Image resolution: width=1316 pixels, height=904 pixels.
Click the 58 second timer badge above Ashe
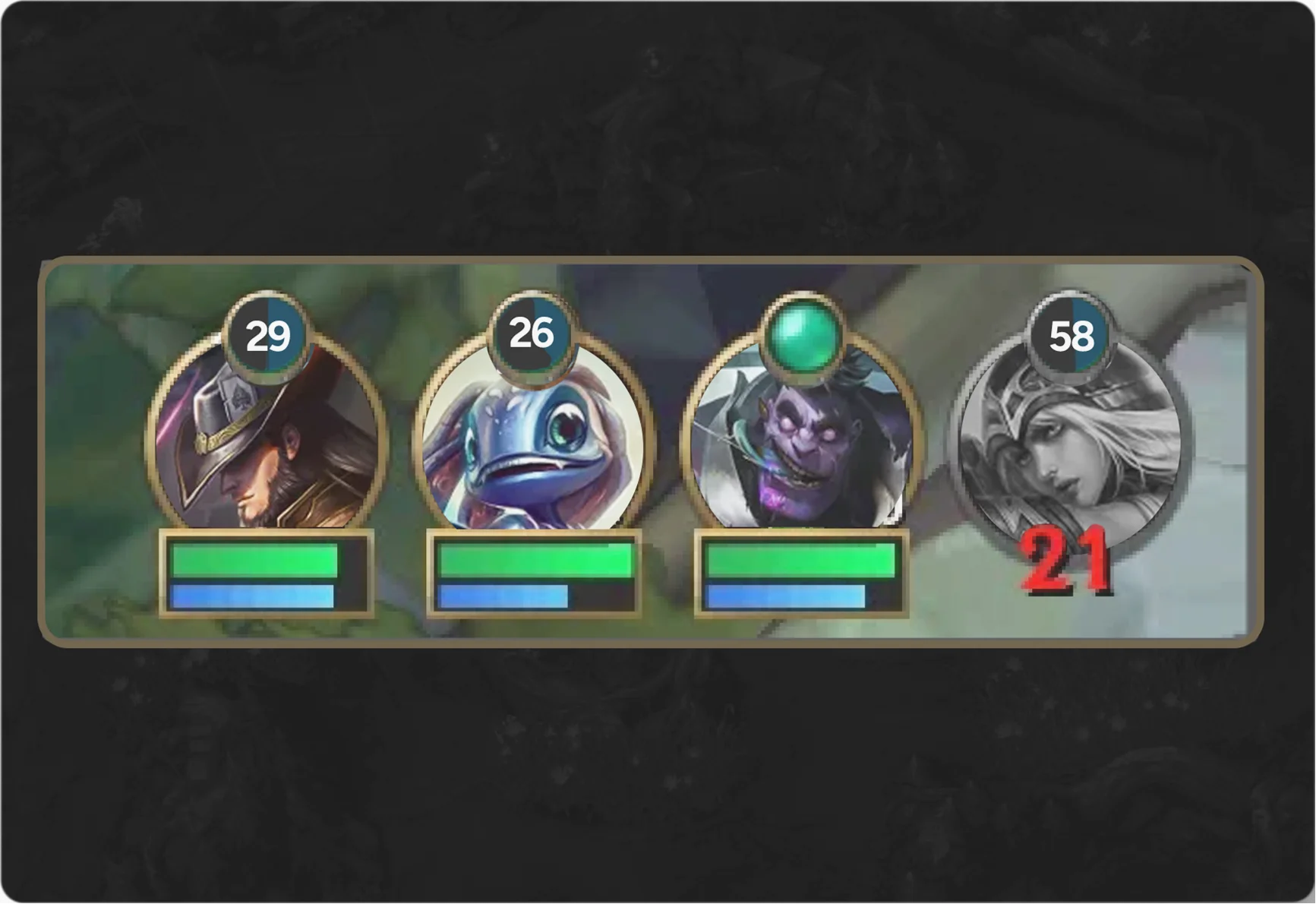tap(1071, 334)
